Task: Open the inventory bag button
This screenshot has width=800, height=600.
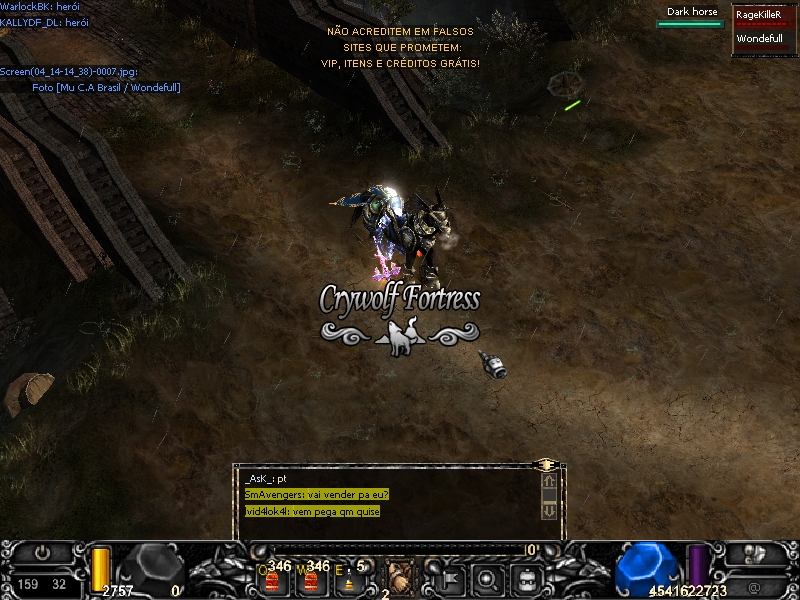Action: [527, 578]
